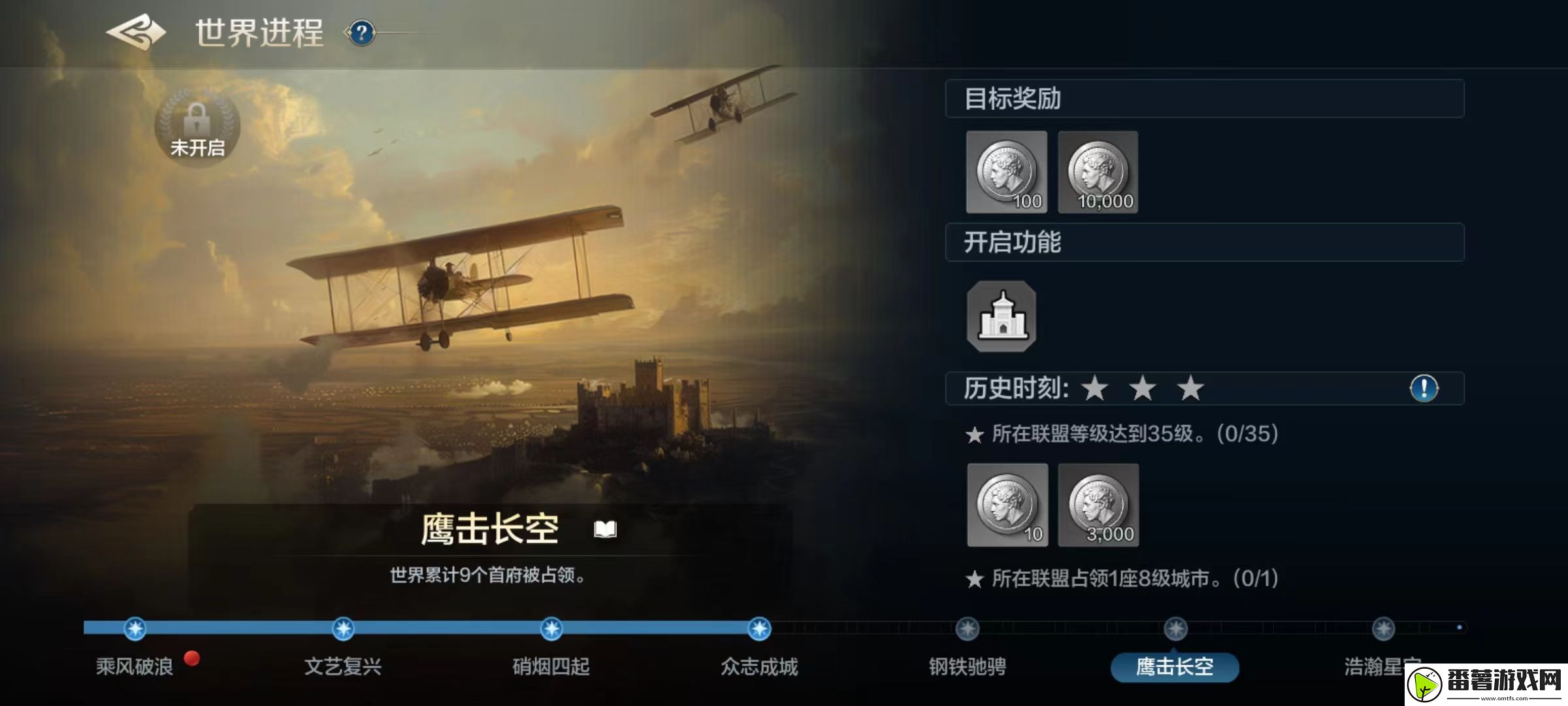Open the building feature icon under 开启功能
Viewport: 1568px width, 706px height.
click(x=1004, y=318)
